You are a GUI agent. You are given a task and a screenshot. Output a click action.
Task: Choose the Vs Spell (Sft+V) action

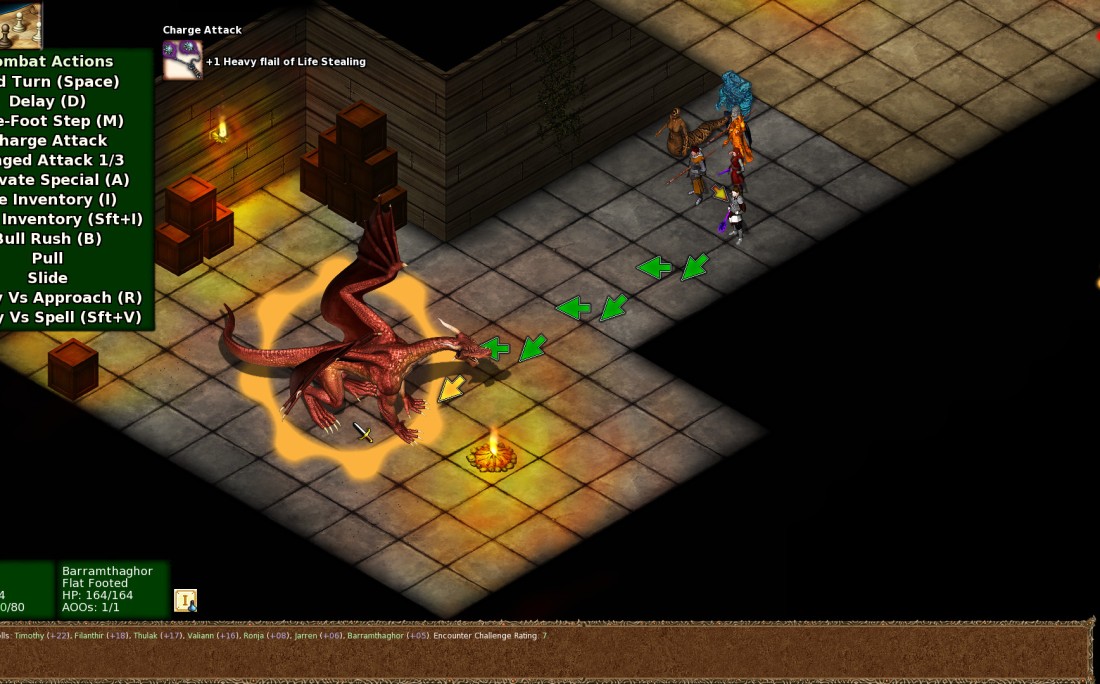[x=71, y=317]
